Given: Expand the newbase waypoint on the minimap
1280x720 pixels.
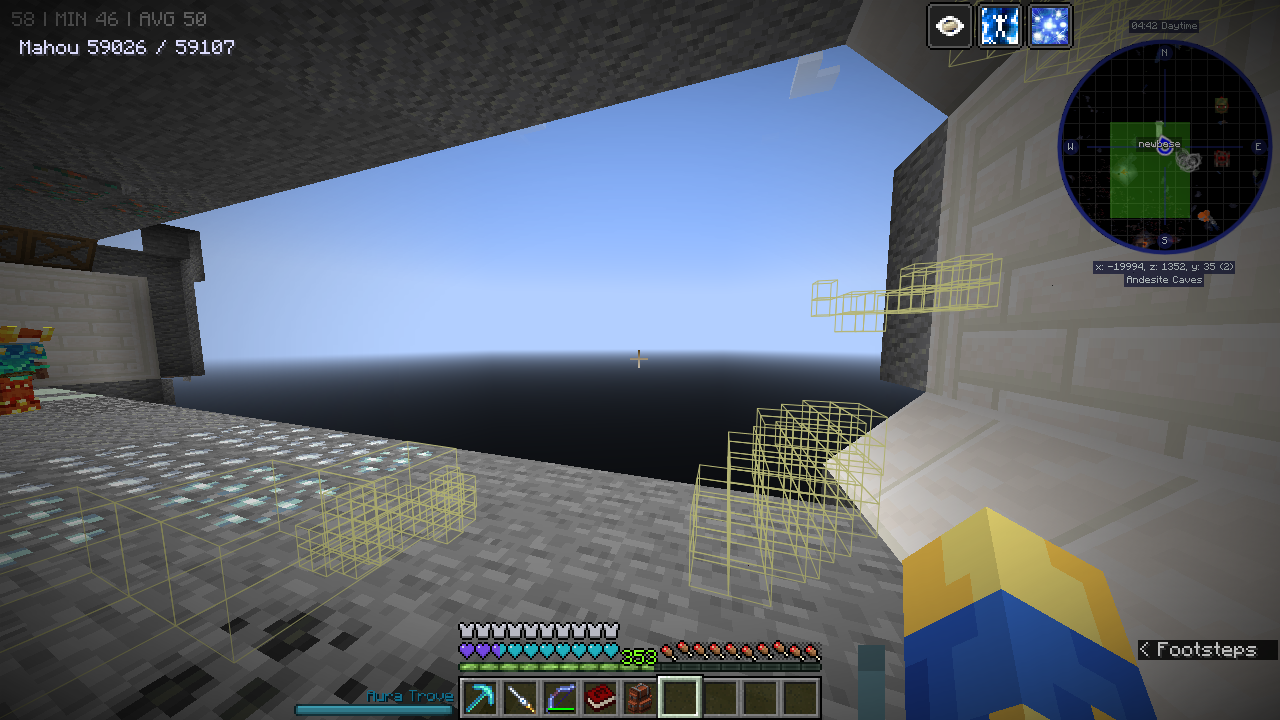Looking at the screenshot, I should [1160, 146].
